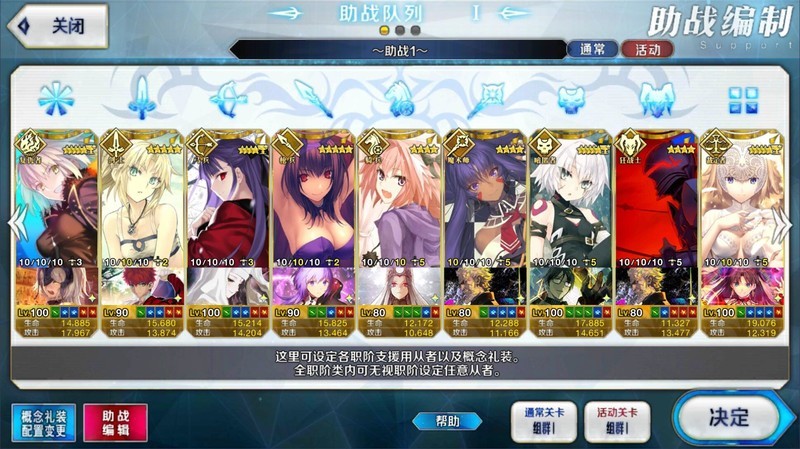The width and height of the screenshot is (800, 449).
Task: Open the 帮助 help button
Action: tap(447, 421)
